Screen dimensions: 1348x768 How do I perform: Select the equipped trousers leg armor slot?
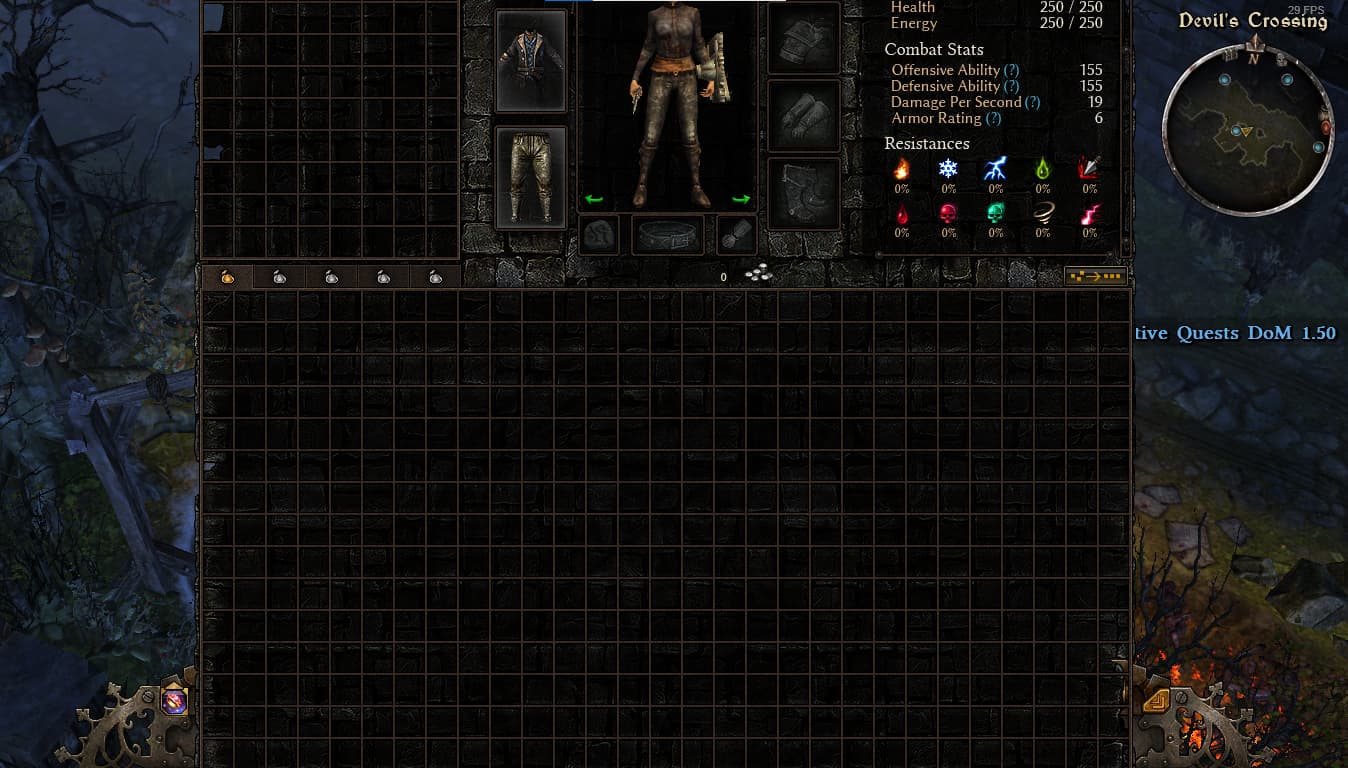click(x=531, y=177)
